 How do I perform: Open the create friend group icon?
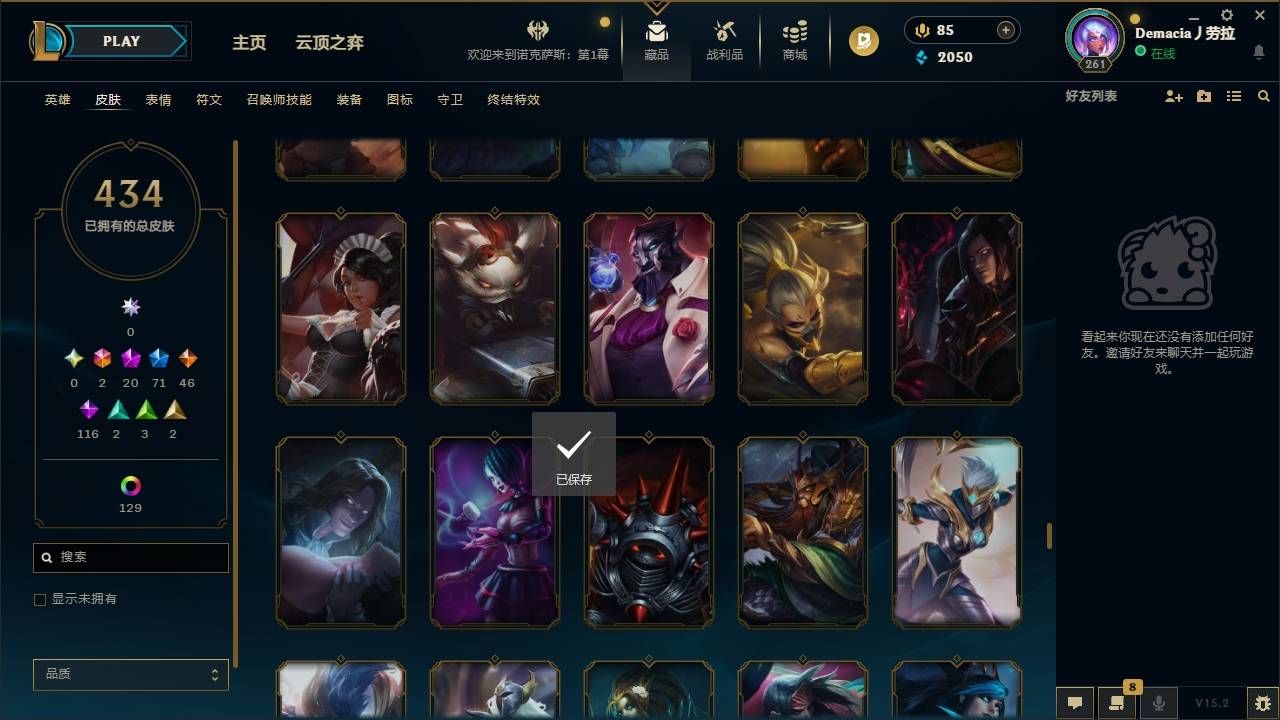point(1203,96)
